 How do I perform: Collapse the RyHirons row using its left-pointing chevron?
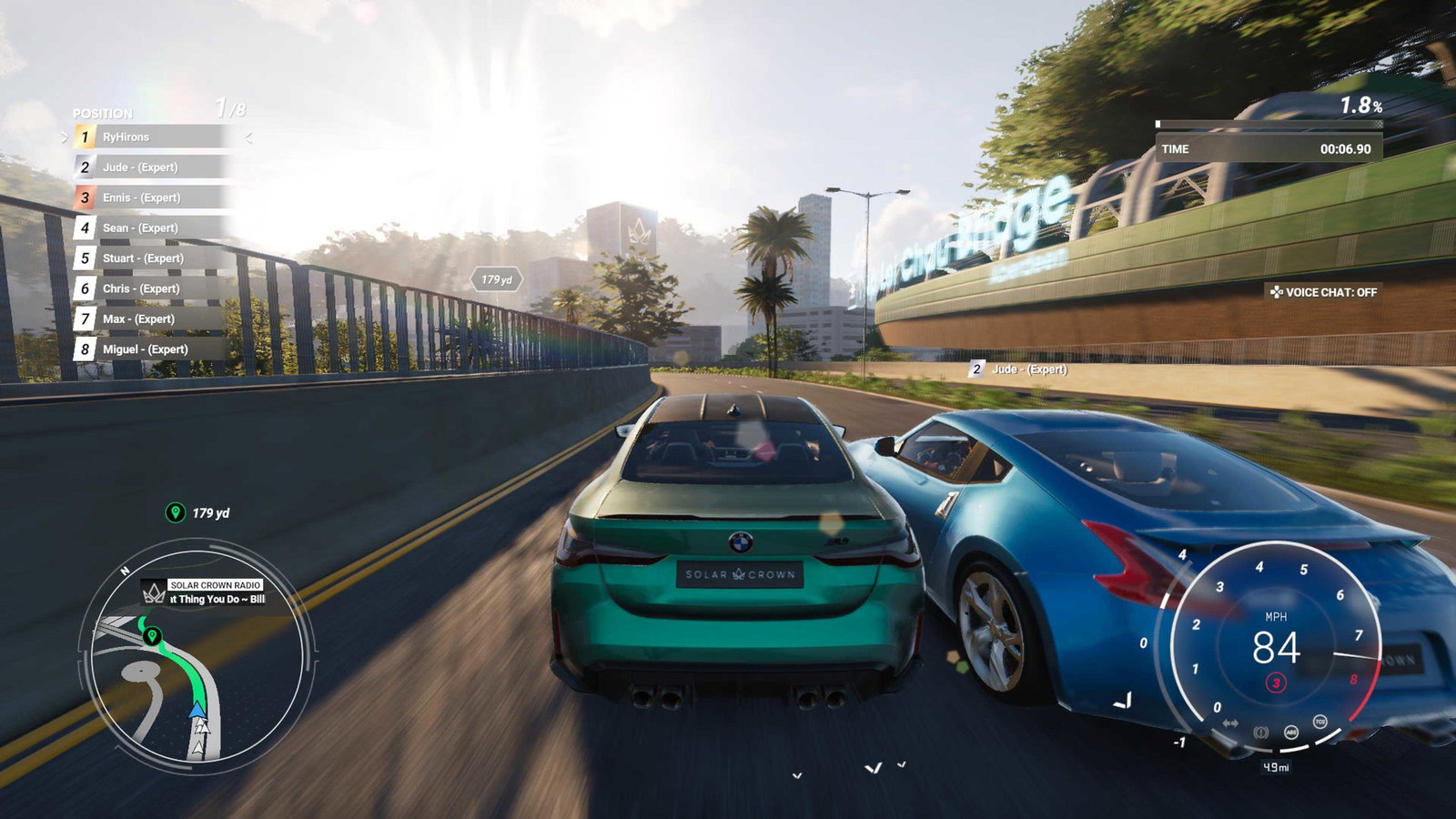(248, 137)
